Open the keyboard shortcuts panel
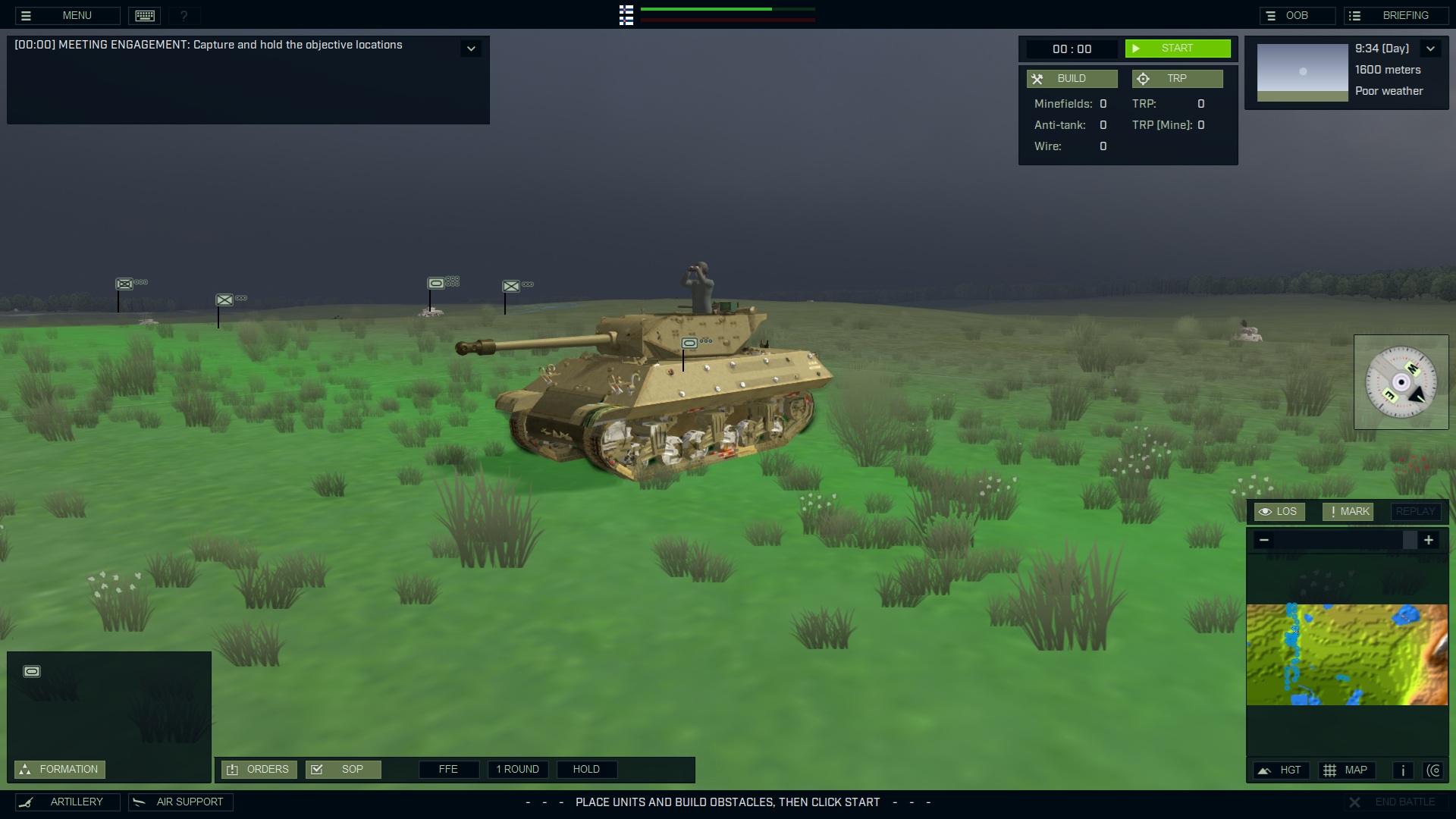The height and width of the screenshot is (819, 1456). [144, 15]
